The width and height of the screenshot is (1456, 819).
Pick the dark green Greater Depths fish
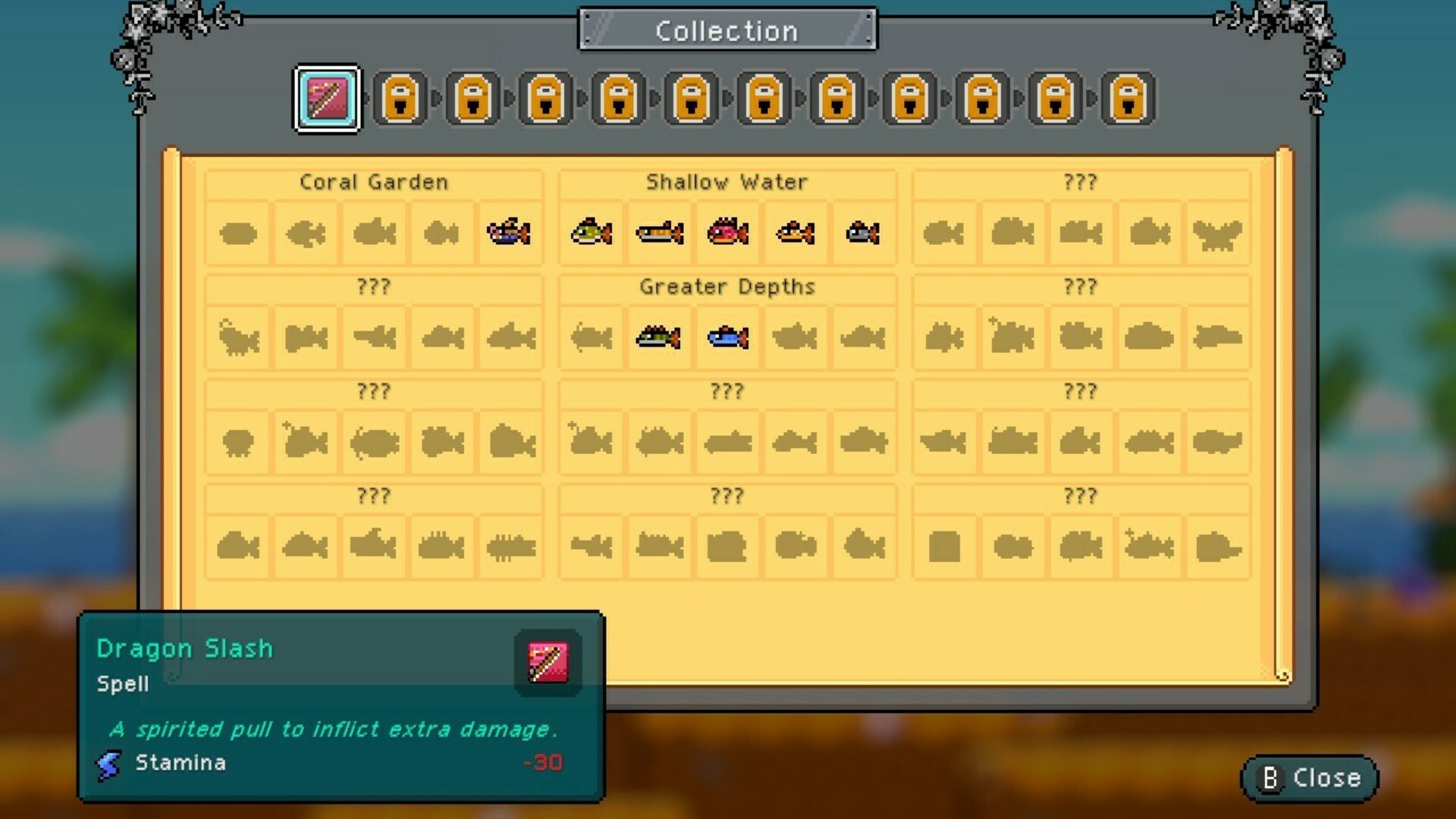pos(658,337)
